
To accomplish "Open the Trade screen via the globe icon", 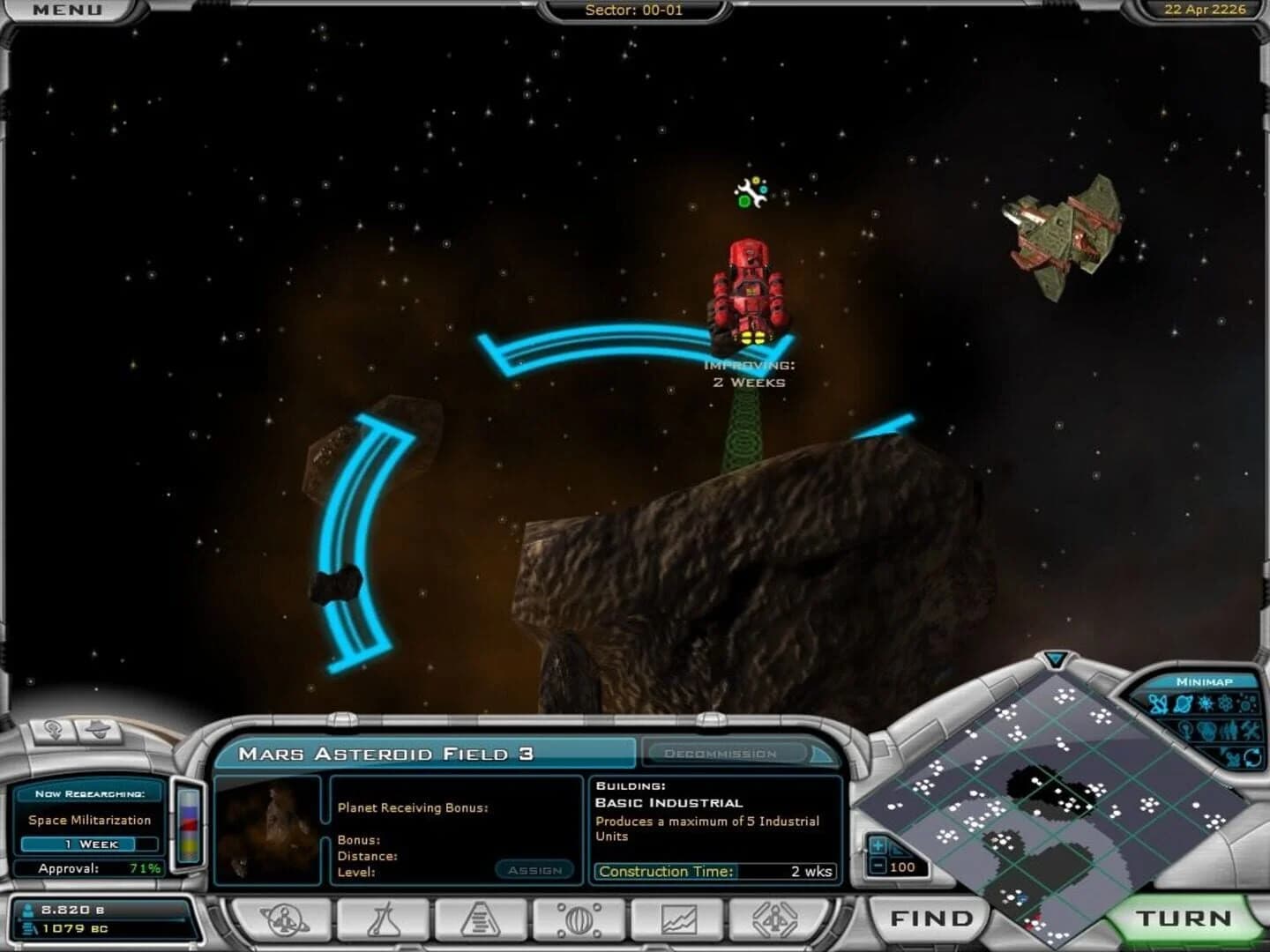I will (580, 918).
